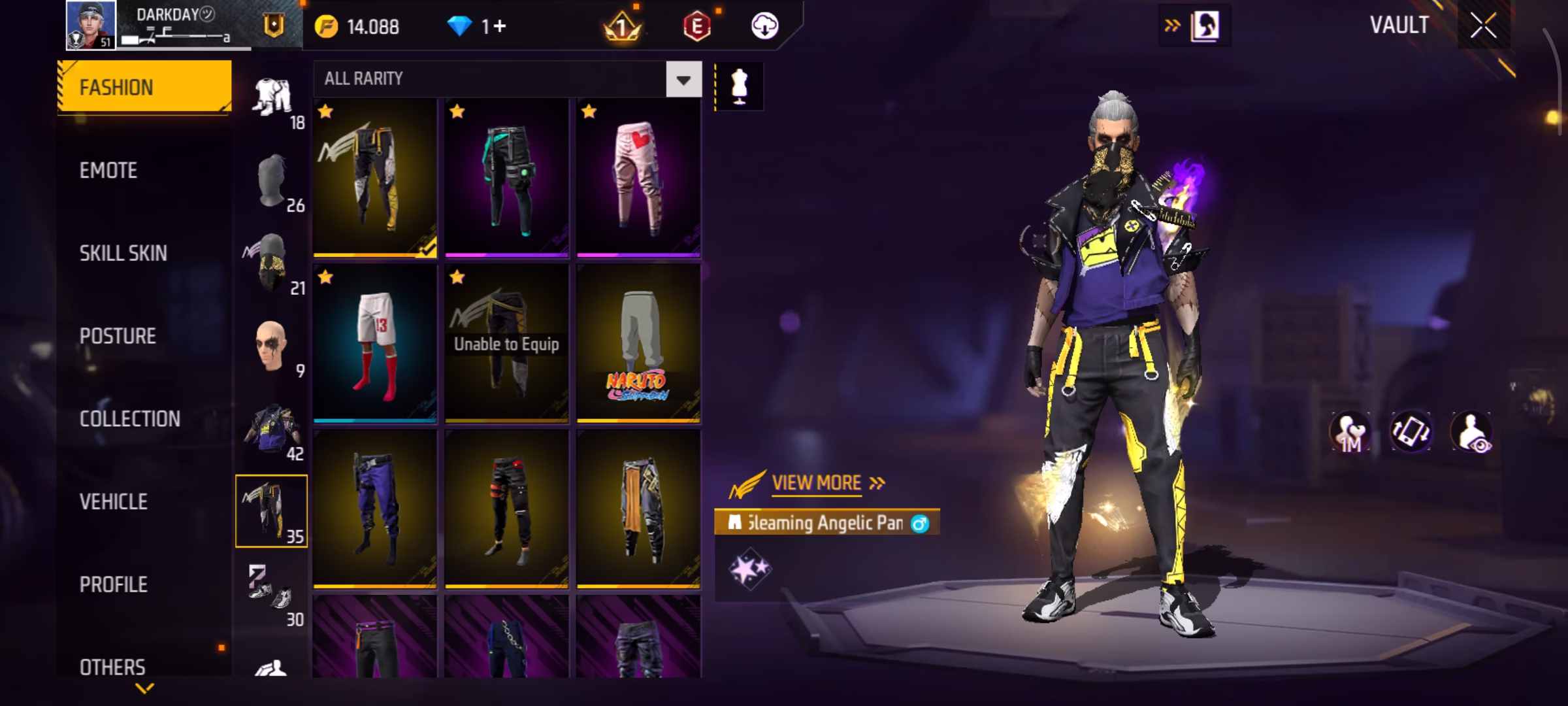The width and height of the screenshot is (1568, 706).
Task: Choose the white shorts with red socks
Action: pyautogui.click(x=375, y=343)
